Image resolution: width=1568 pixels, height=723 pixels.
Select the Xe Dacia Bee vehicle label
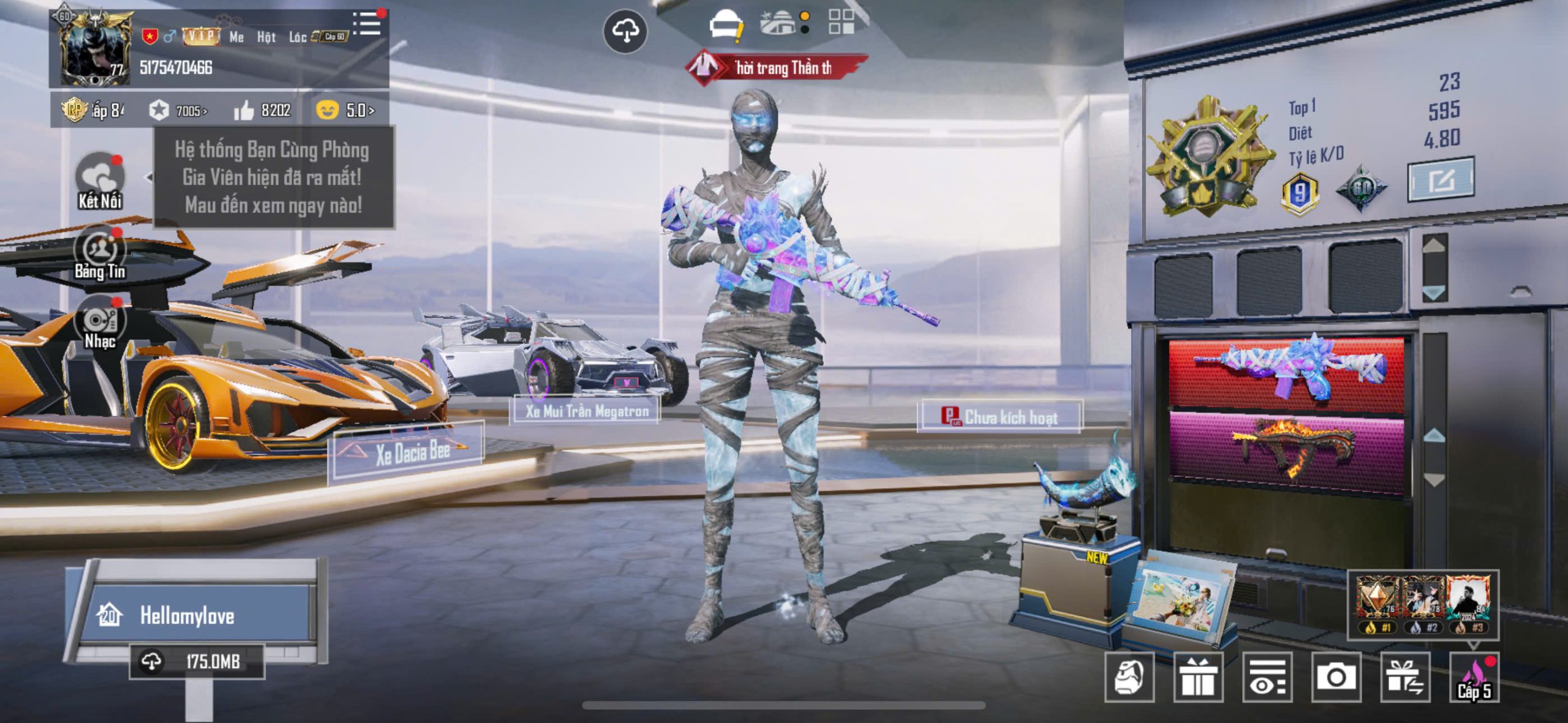click(x=412, y=454)
